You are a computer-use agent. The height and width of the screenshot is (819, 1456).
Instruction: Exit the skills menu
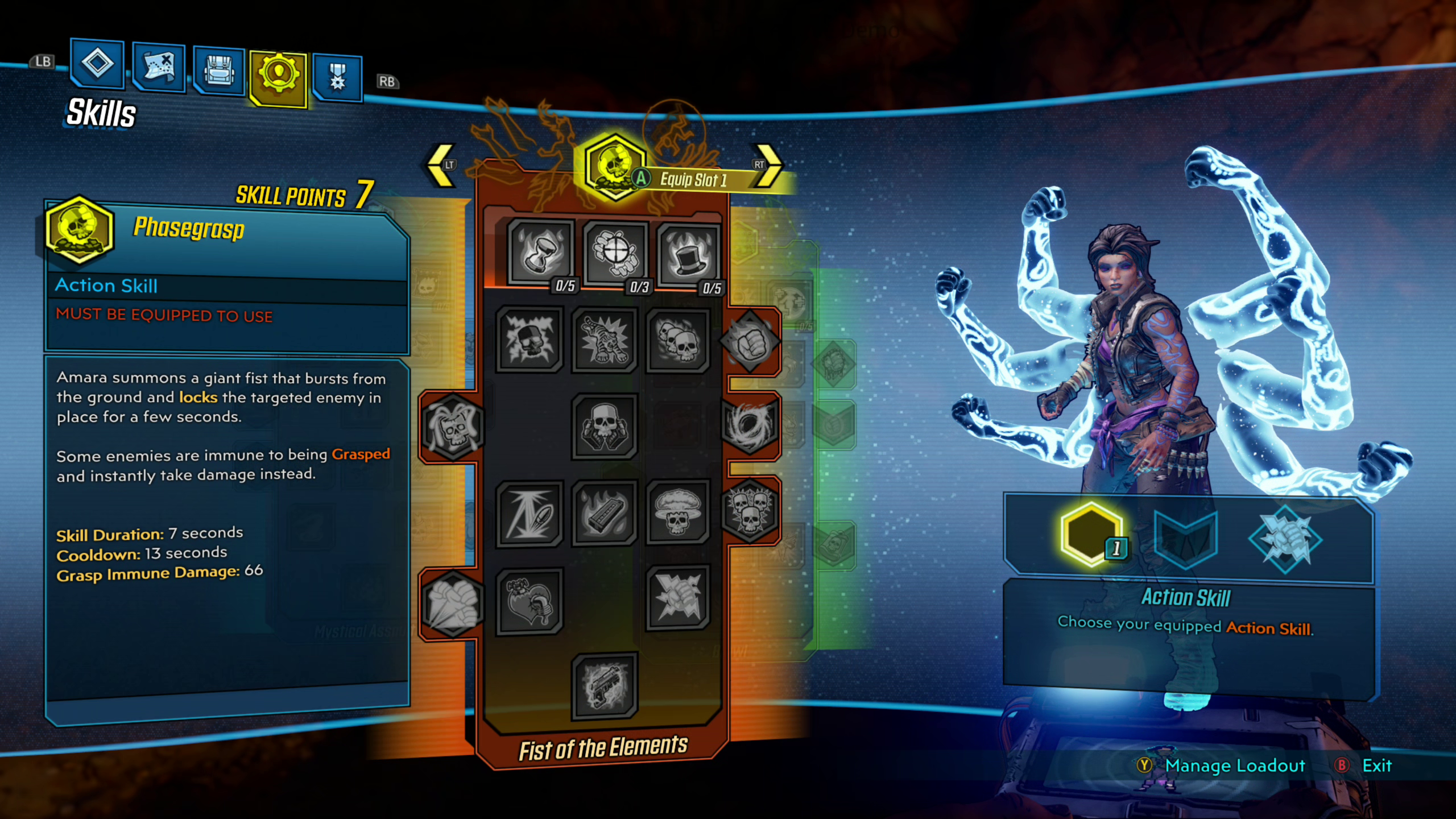coord(1376,766)
